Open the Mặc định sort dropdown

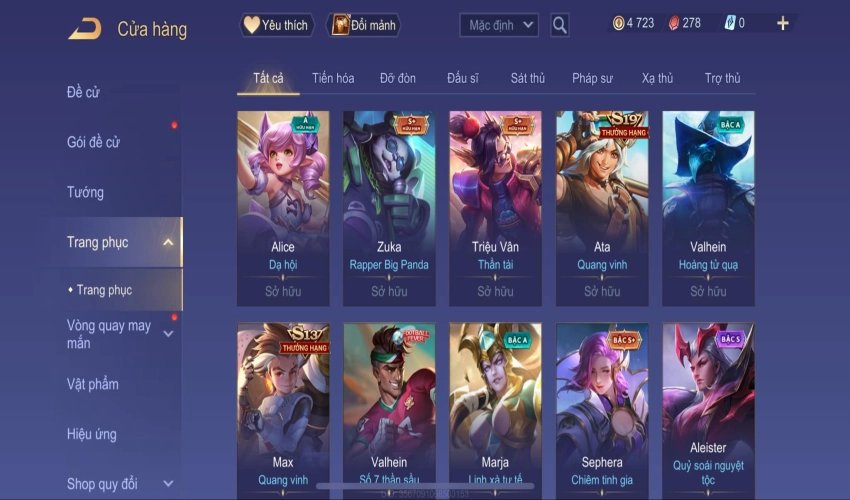pyautogui.click(x=499, y=25)
